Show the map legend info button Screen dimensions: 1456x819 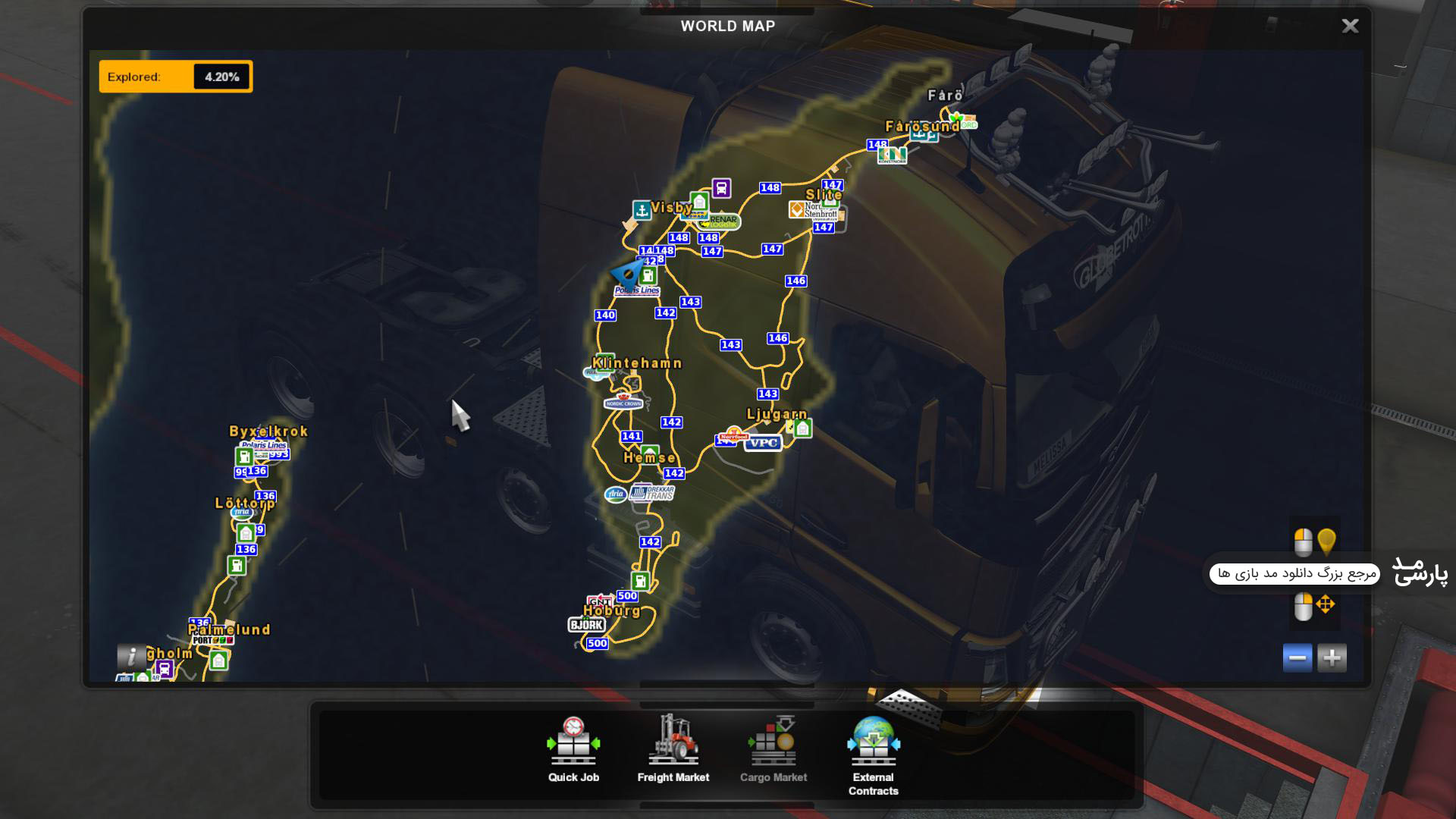click(131, 657)
